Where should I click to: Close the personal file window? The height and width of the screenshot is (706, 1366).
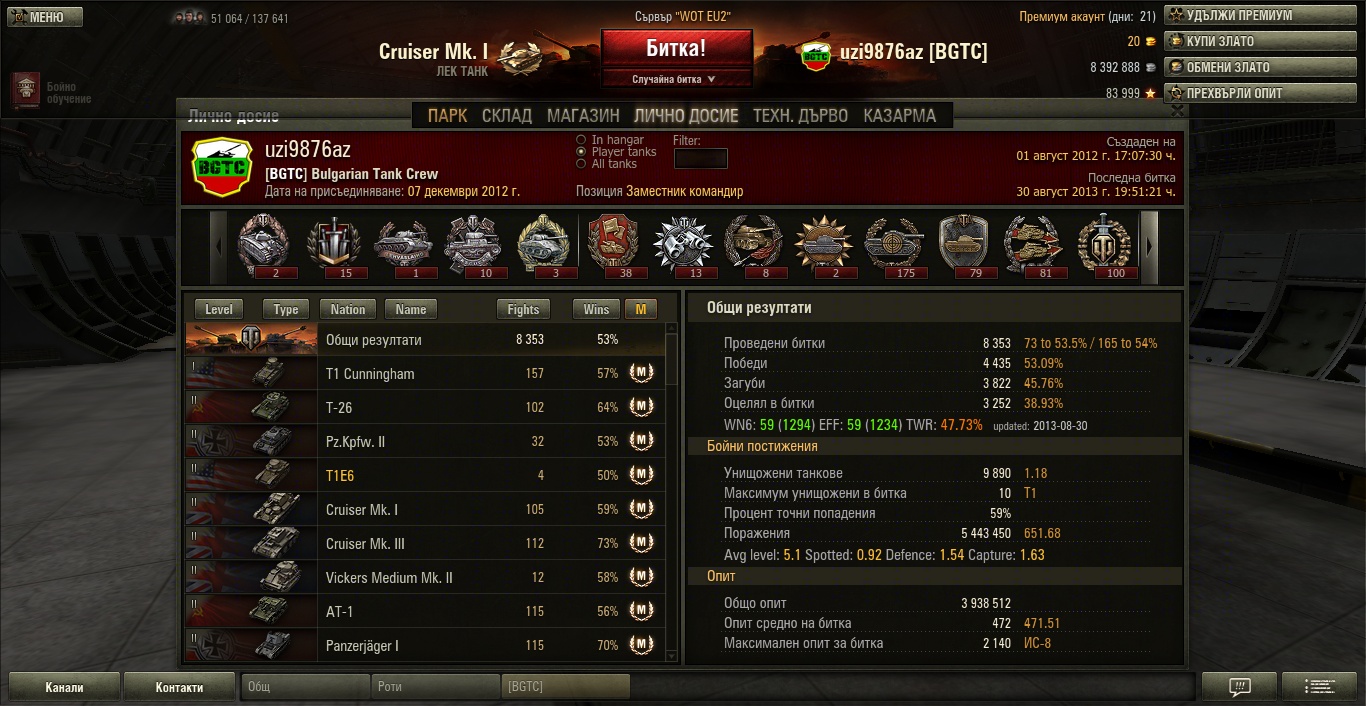tap(1177, 110)
